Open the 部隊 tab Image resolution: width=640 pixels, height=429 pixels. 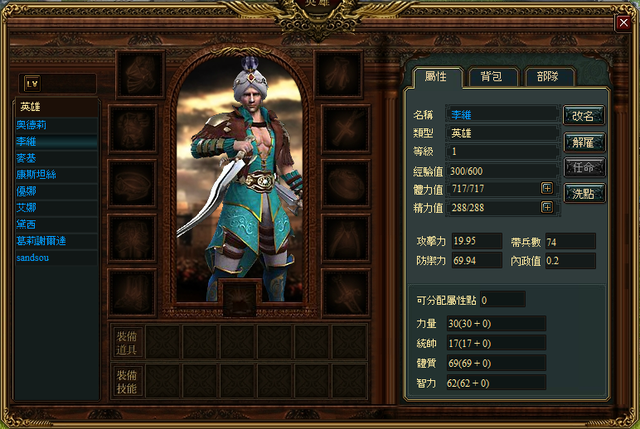[548, 76]
